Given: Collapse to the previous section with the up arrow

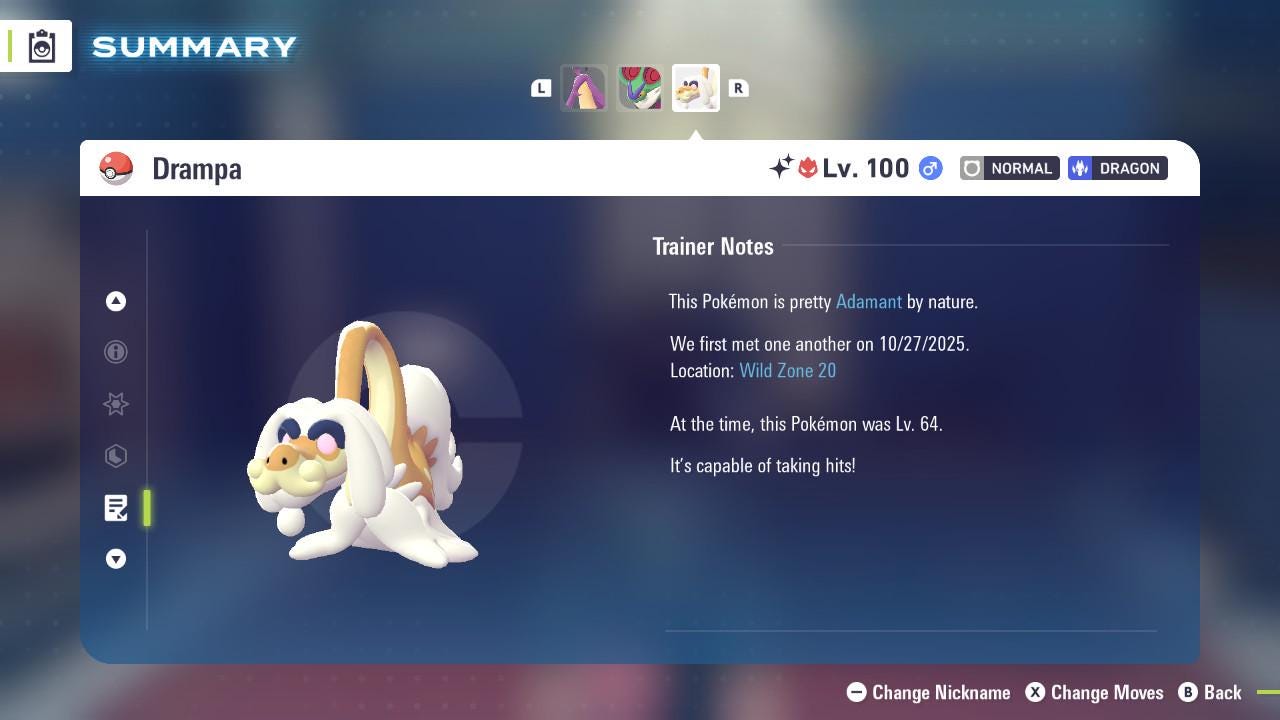Looking at the screenshot, I should (x=116, y=301).
